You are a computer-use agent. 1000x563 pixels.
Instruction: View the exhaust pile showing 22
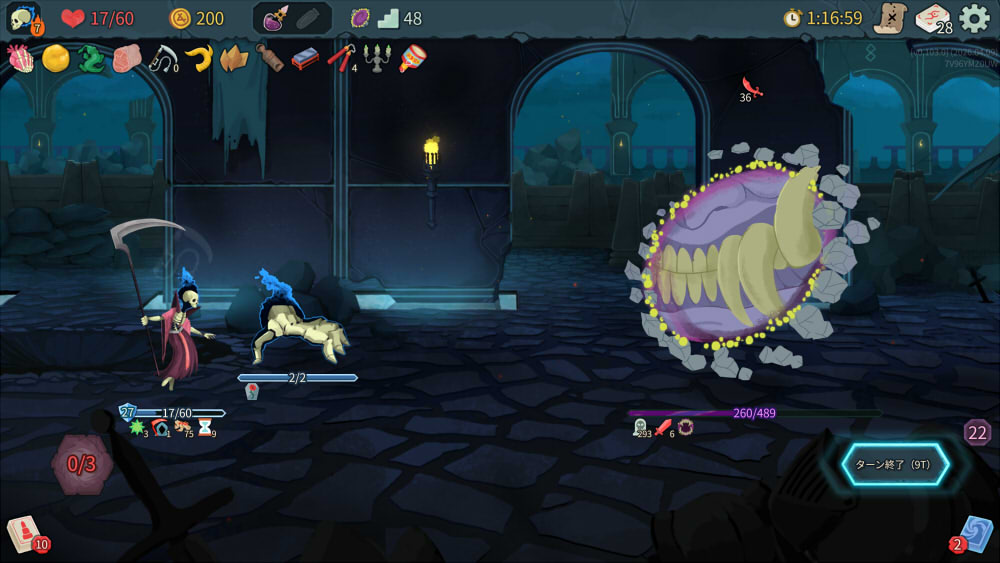[x=977, y=432]
